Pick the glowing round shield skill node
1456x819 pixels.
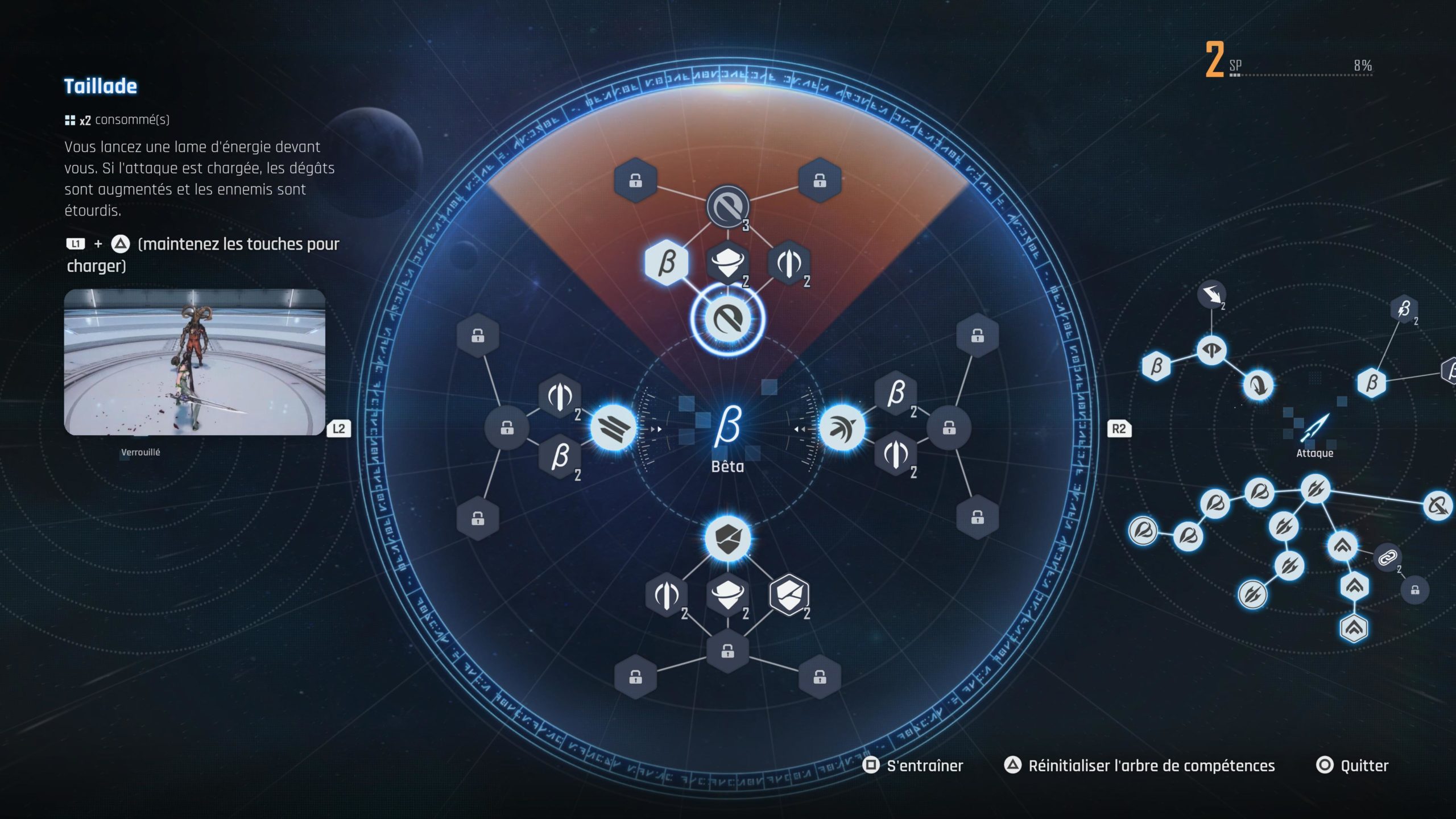click(x=727, y=539)
